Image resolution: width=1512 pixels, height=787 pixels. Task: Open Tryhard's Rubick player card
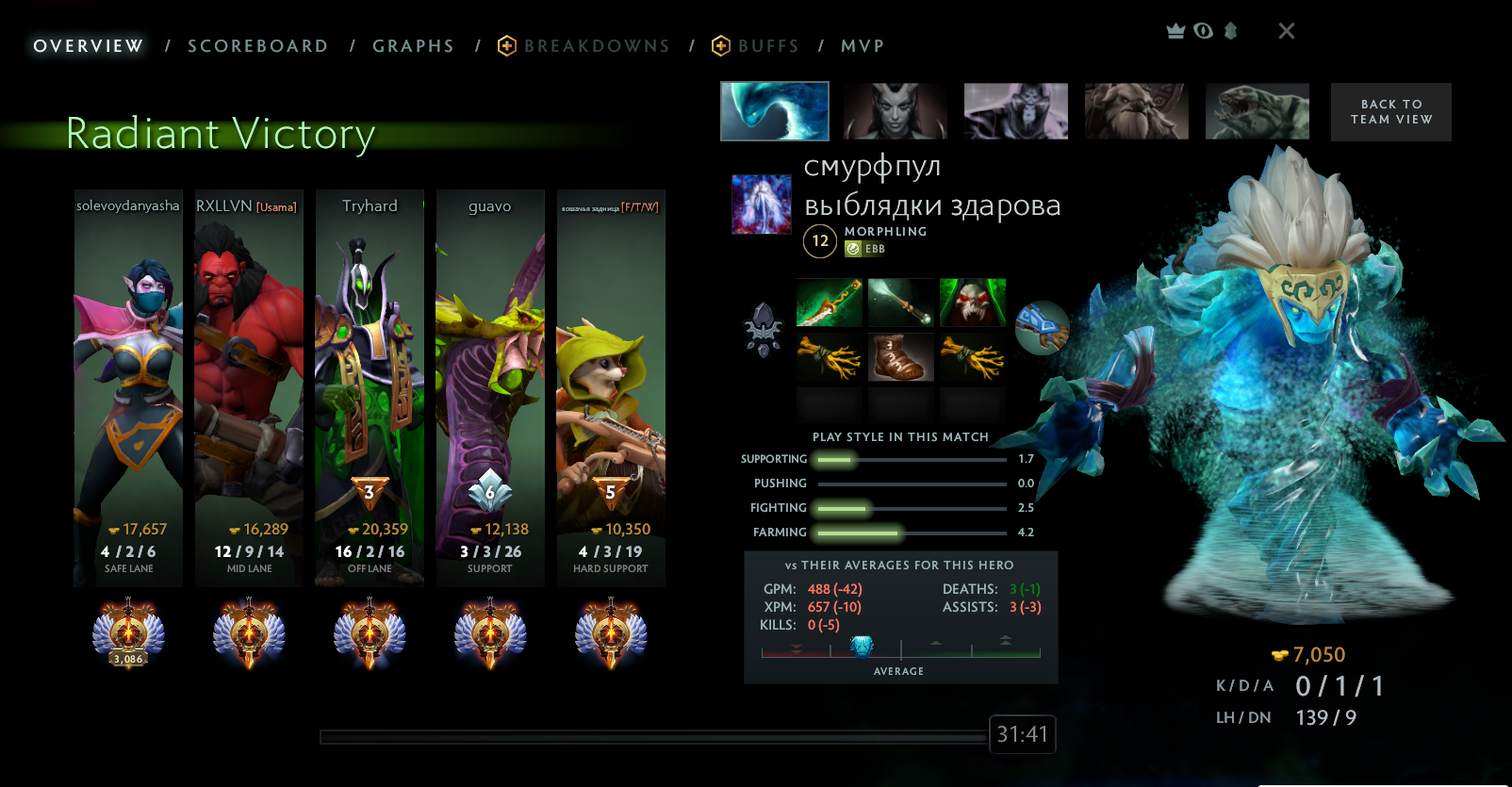tap(370, 386)
